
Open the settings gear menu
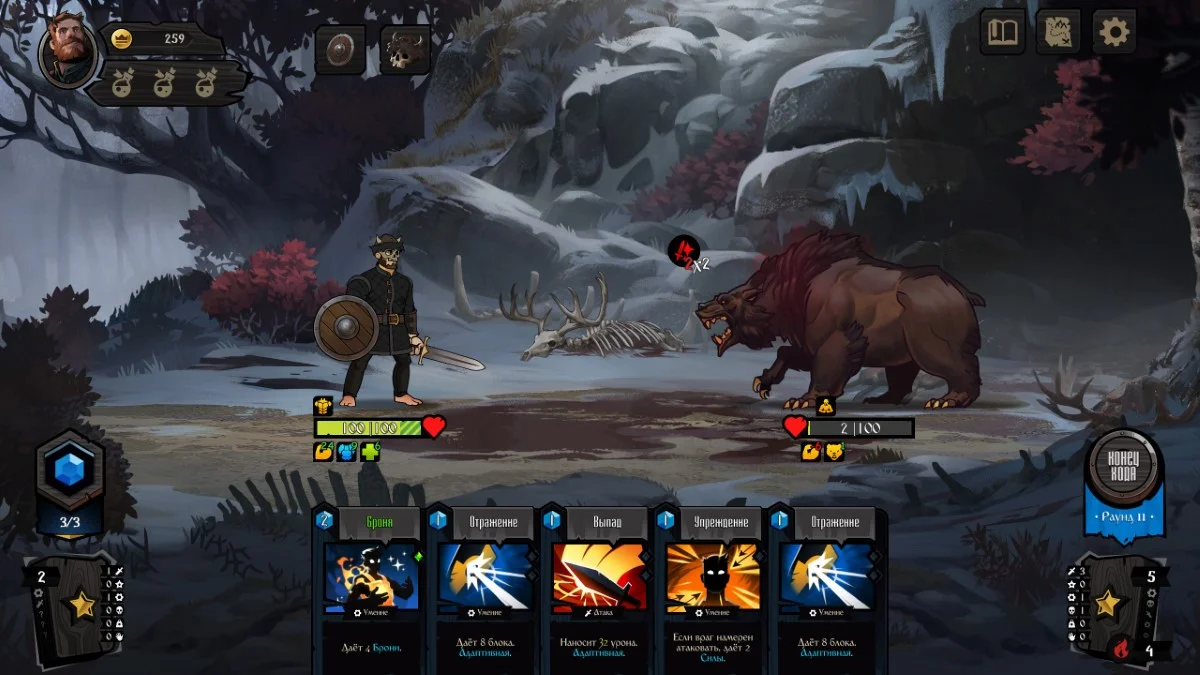click(1114, 33)
